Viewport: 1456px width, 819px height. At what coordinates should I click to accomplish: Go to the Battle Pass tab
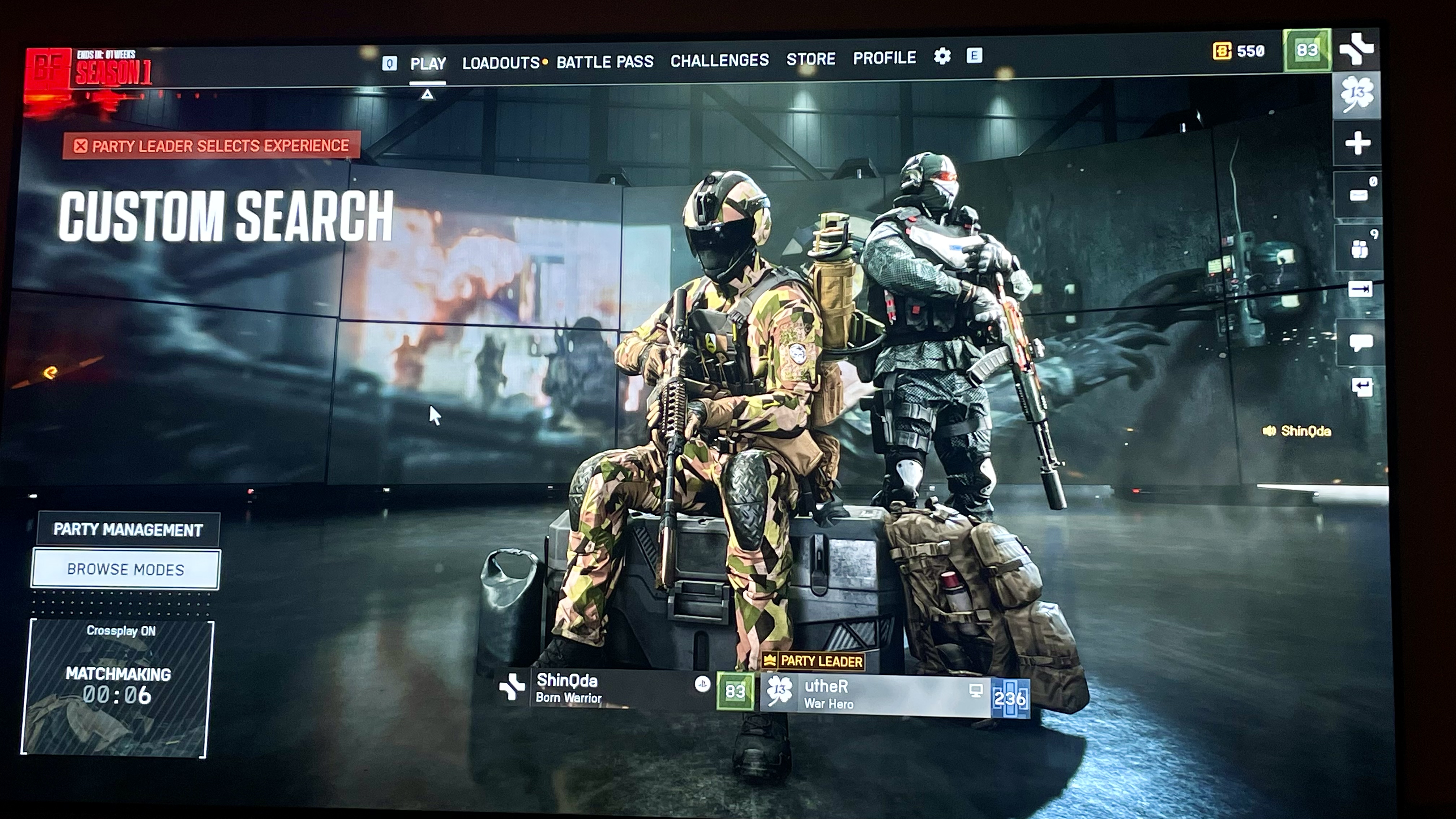pyautogui.click(x=605, y=61)
